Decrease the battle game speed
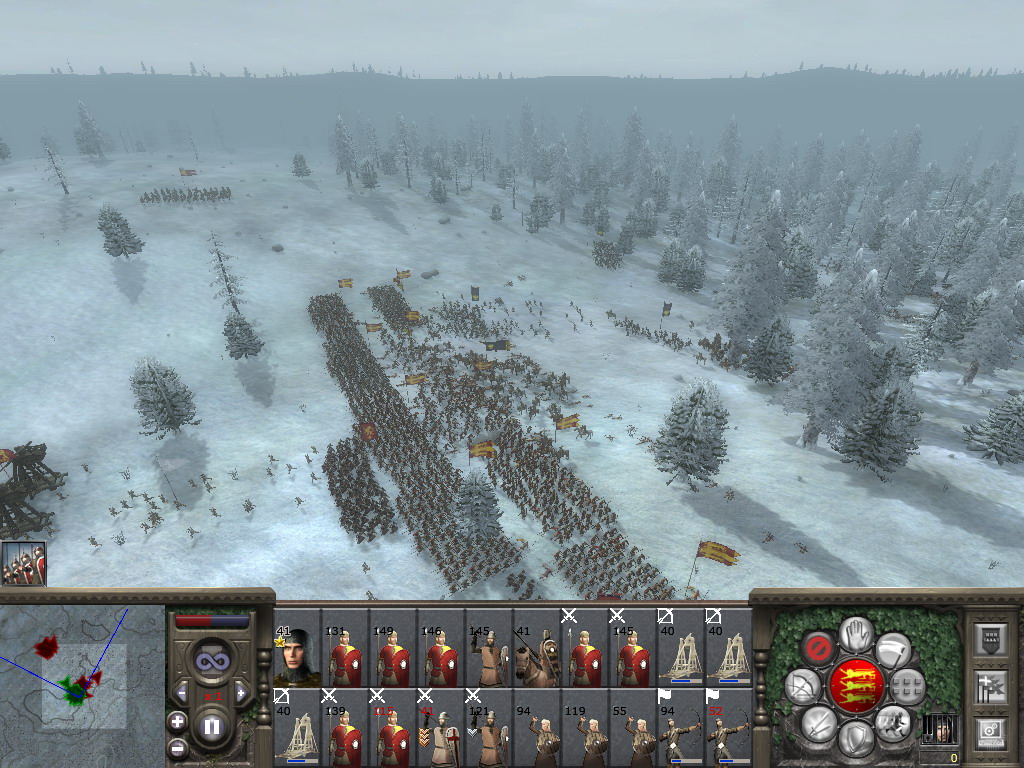Image resolution: width=1024 pixels, height=768 pixels. point(183,692)
